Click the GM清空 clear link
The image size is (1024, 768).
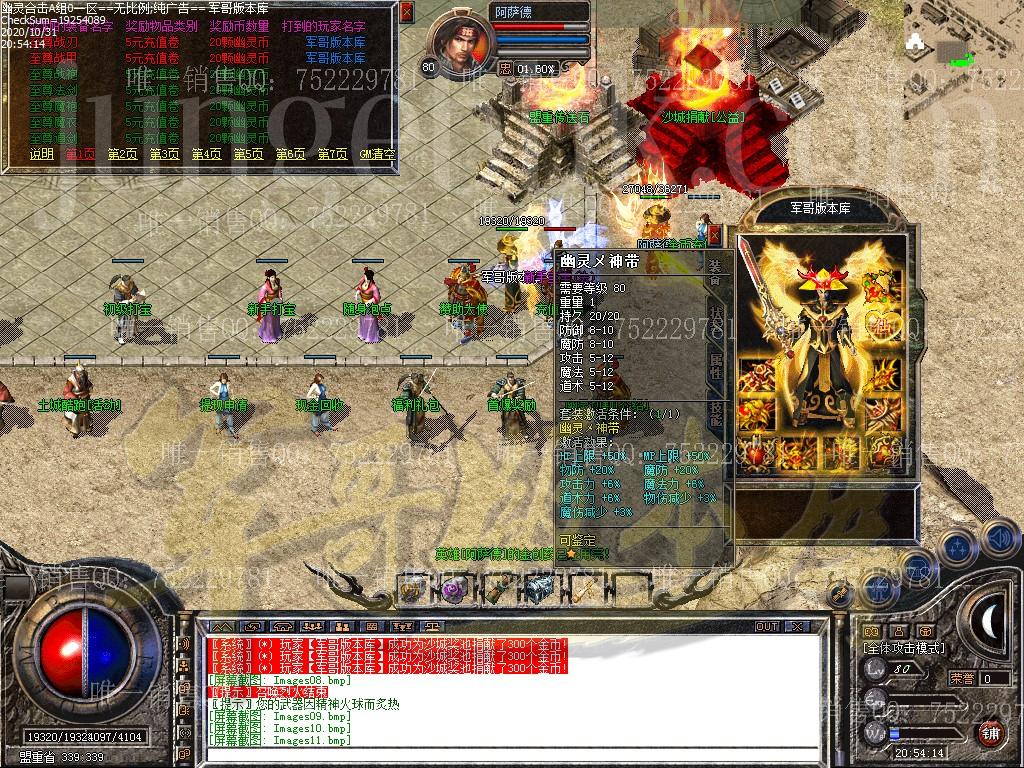(377, 154)
